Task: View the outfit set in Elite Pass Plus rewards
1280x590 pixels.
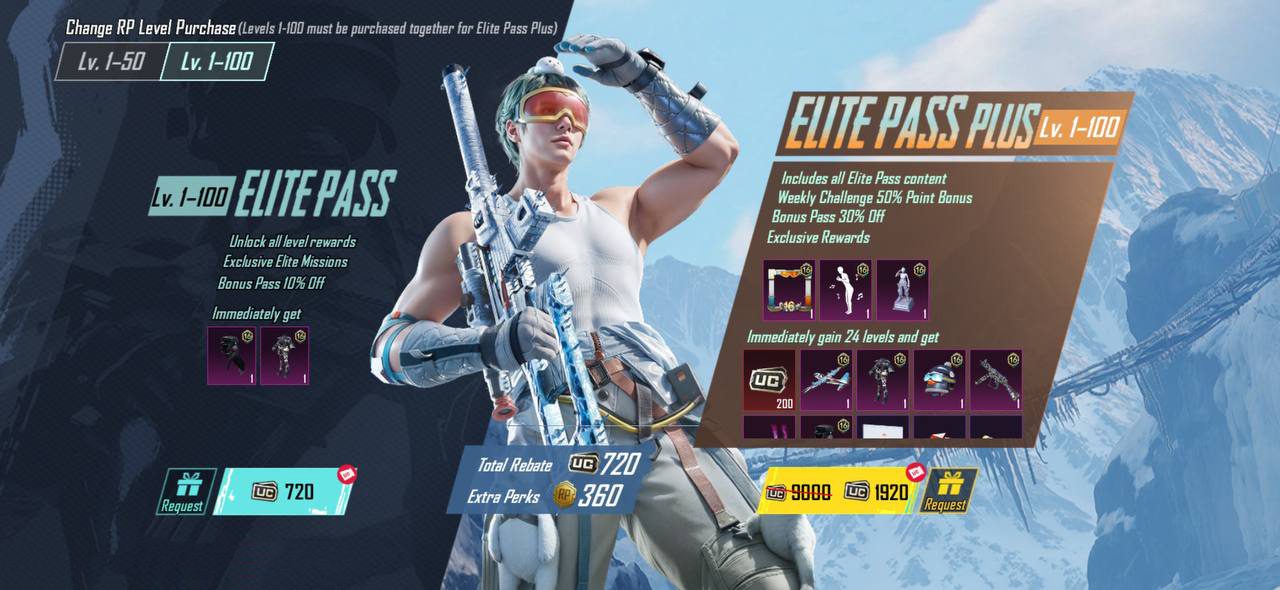Action: tap(882, 379)
